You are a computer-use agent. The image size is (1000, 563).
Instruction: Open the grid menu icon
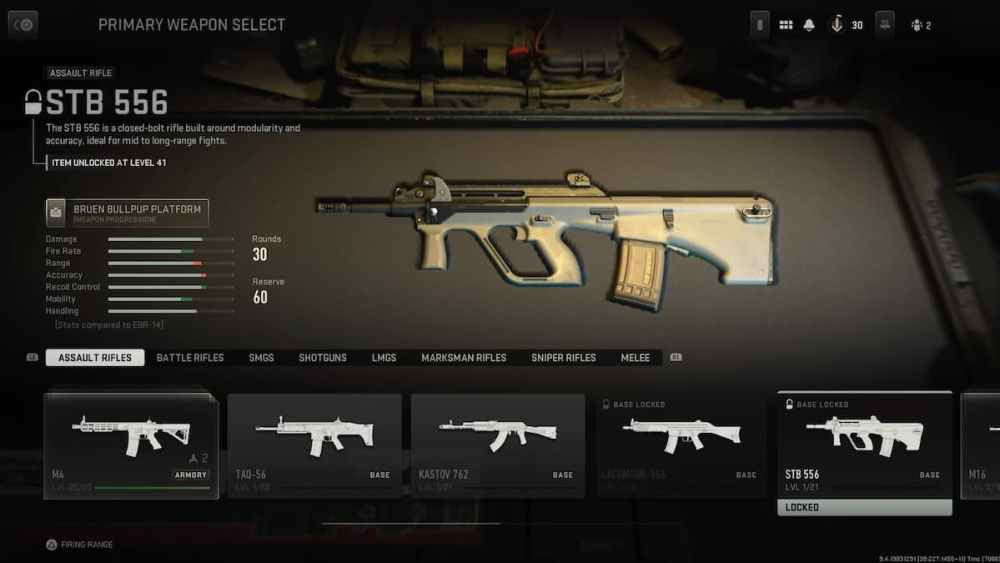[786, 25]
